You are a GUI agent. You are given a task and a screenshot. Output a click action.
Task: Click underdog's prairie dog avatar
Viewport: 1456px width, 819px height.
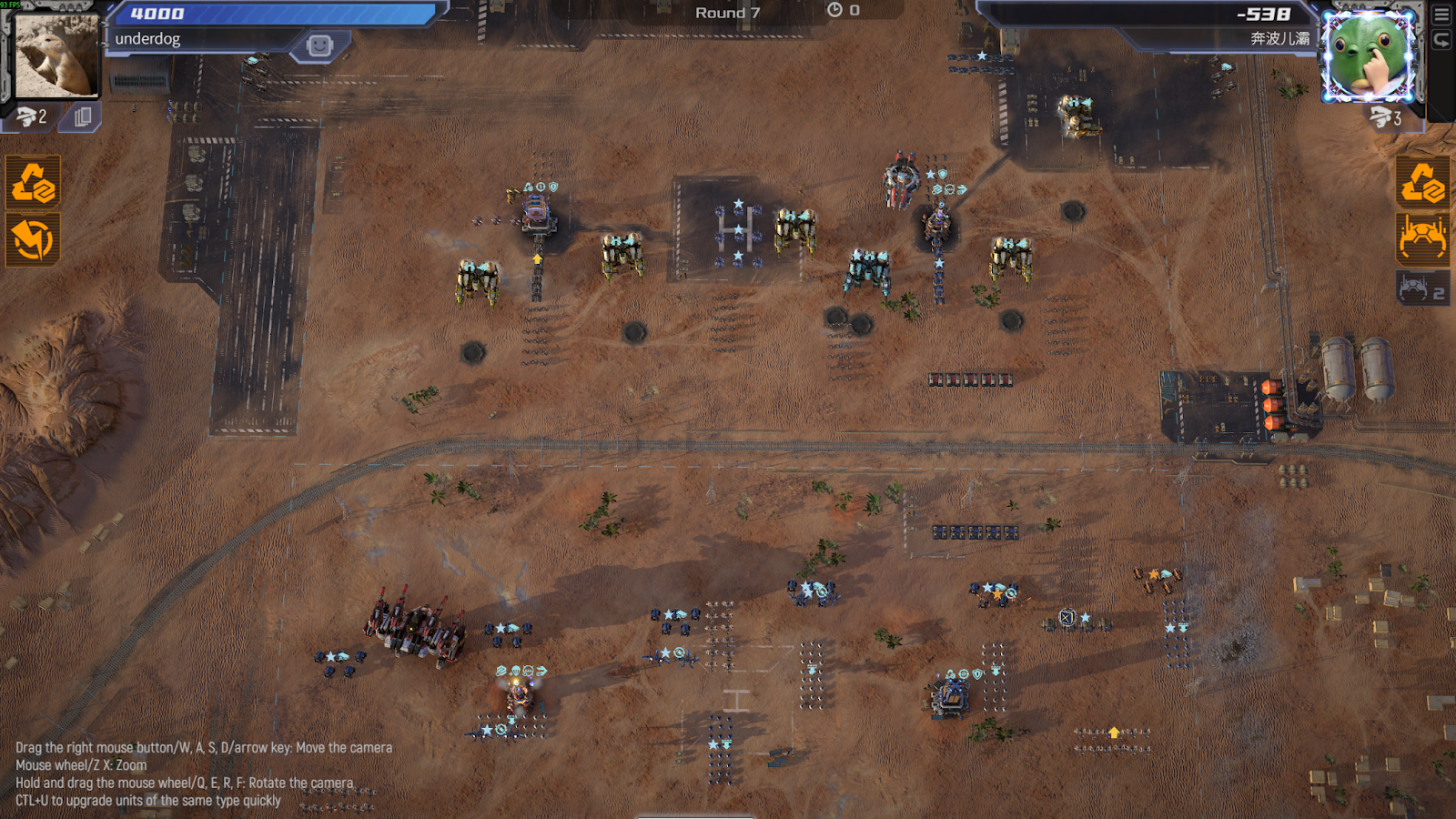pos(56,56)
